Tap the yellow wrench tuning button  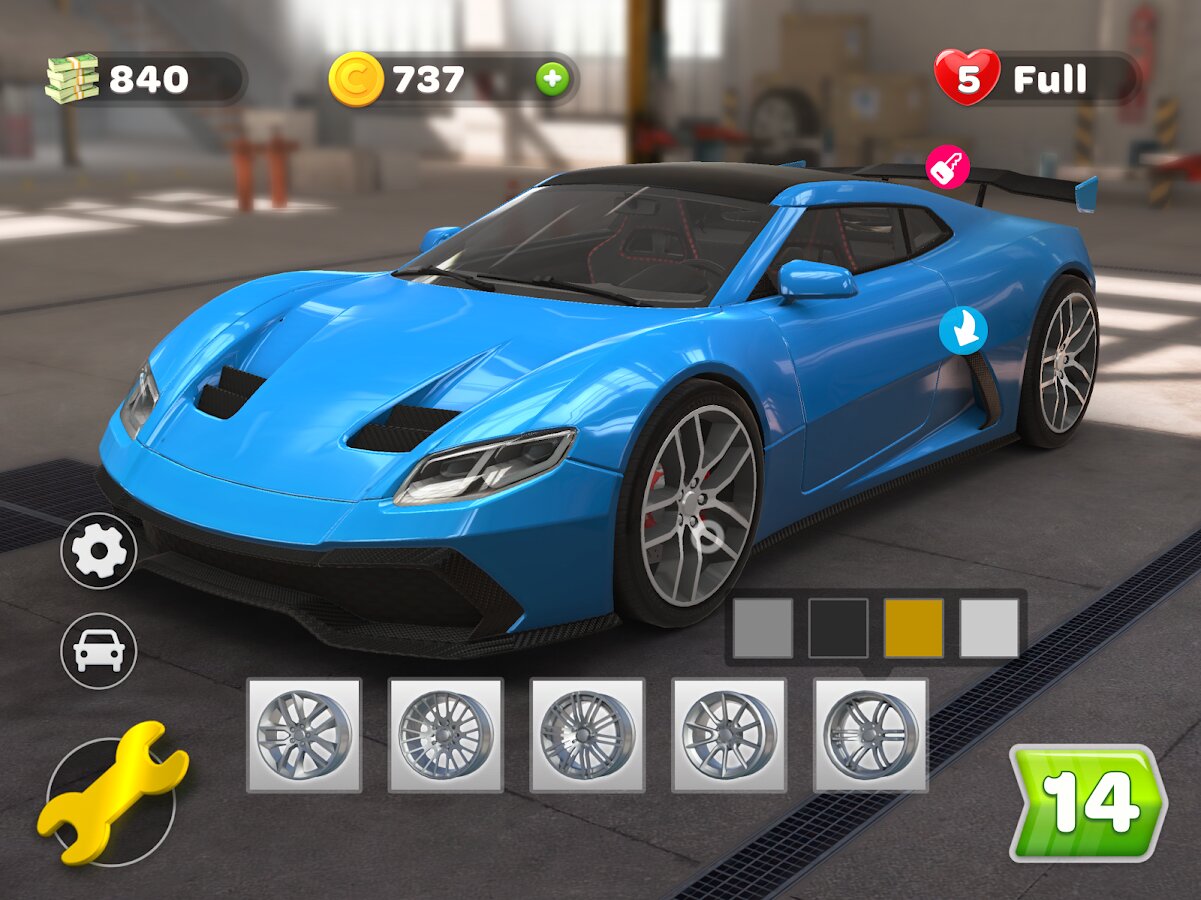(112, 792)
